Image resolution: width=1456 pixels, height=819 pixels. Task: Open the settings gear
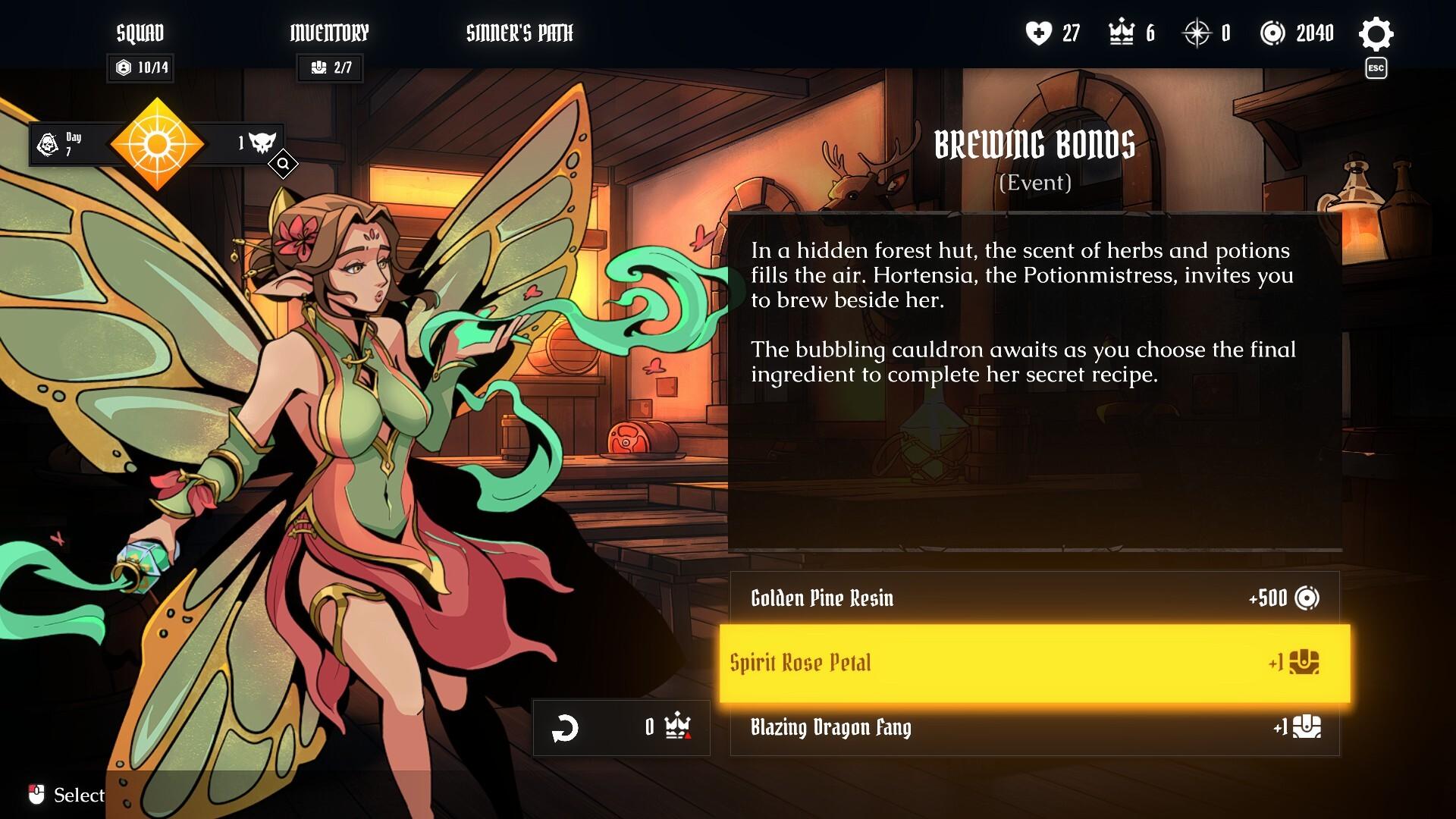coord(1376,33)
